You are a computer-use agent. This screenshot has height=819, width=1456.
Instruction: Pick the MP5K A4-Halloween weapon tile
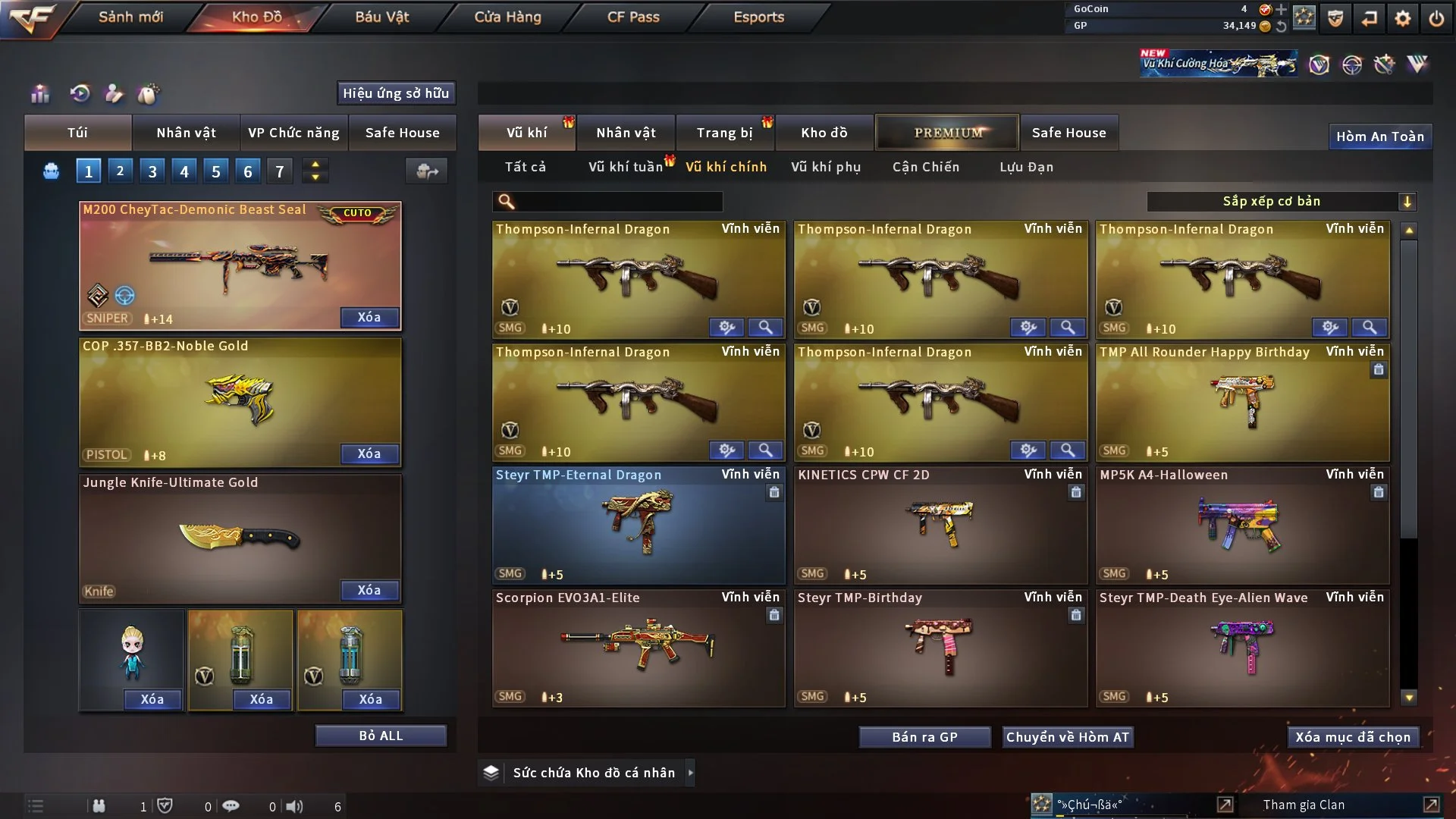pos(1242,525)
